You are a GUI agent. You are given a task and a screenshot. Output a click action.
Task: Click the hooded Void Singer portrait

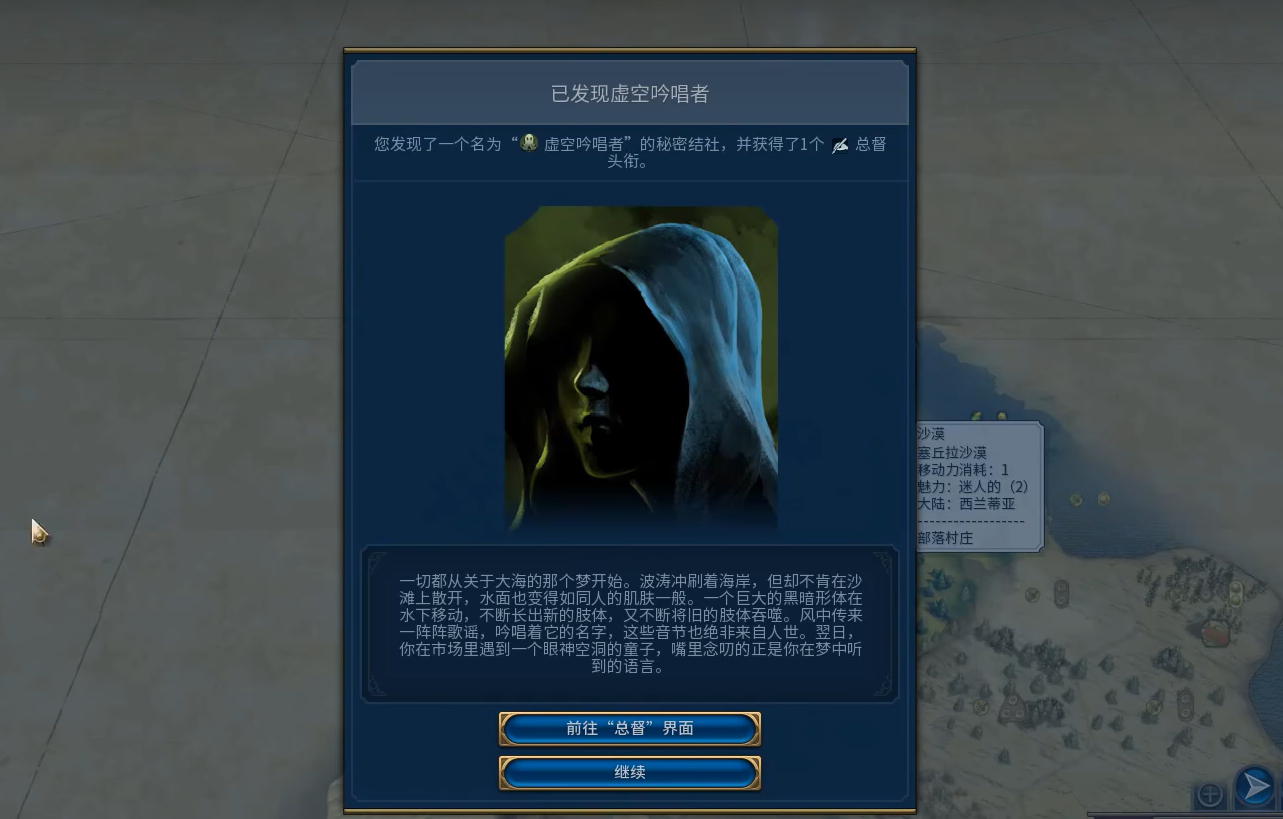tap(641, 368)
